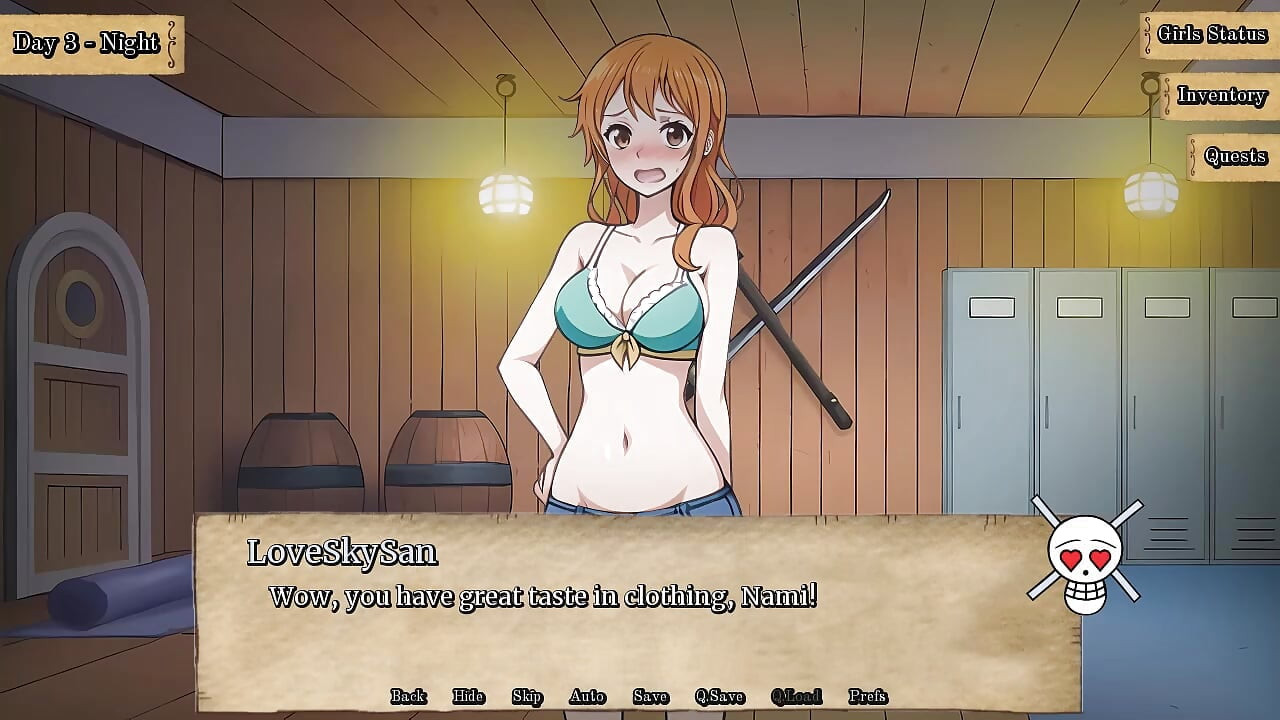Save the game
Viewport: 1280px width, 720px height.
650,695
